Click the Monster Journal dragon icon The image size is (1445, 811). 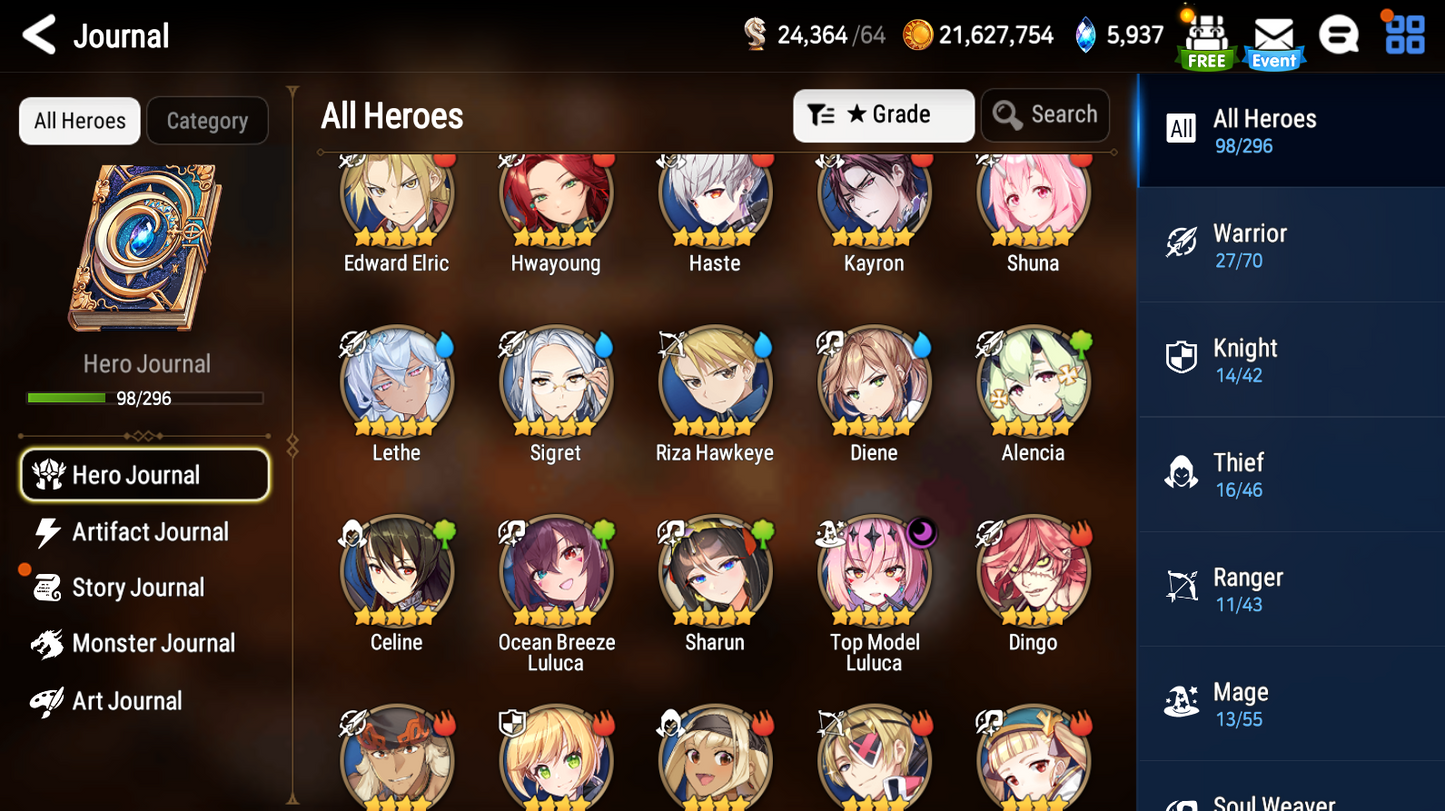coord(48,643)
